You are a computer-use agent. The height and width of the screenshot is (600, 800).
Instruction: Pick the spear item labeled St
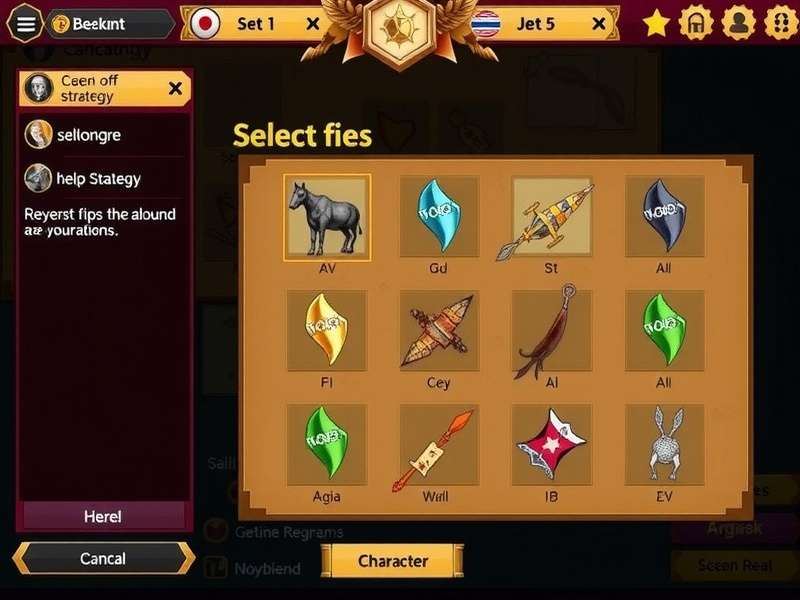551,216
